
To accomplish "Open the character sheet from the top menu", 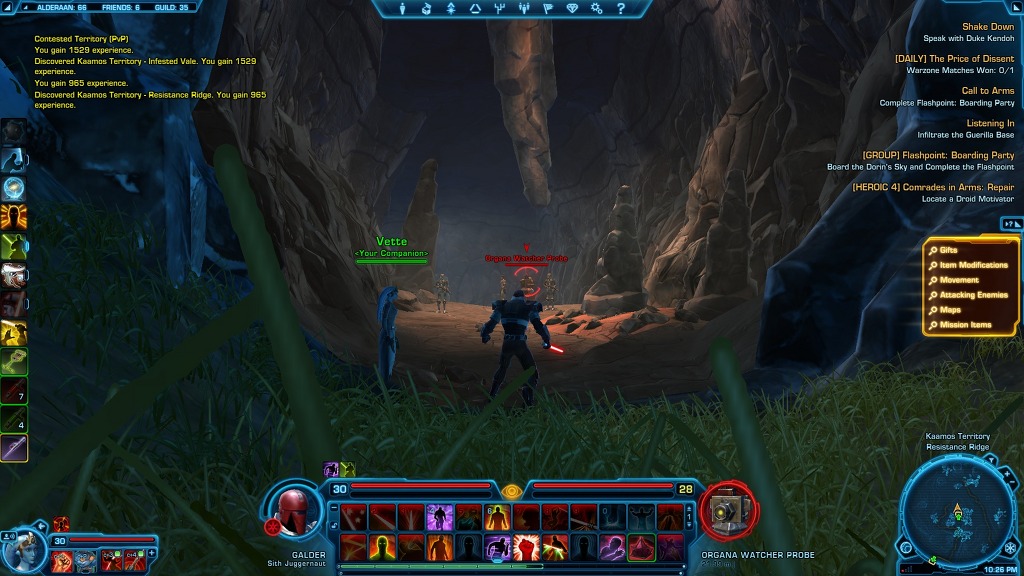I will click(x=402, y=9).
